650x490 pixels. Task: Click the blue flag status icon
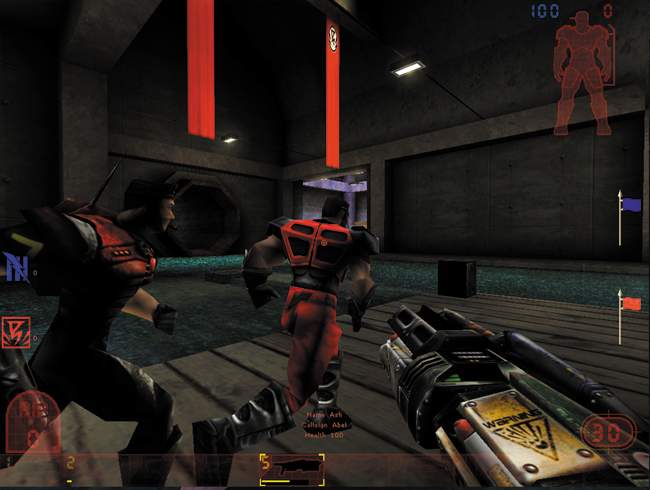pos(630,205)
